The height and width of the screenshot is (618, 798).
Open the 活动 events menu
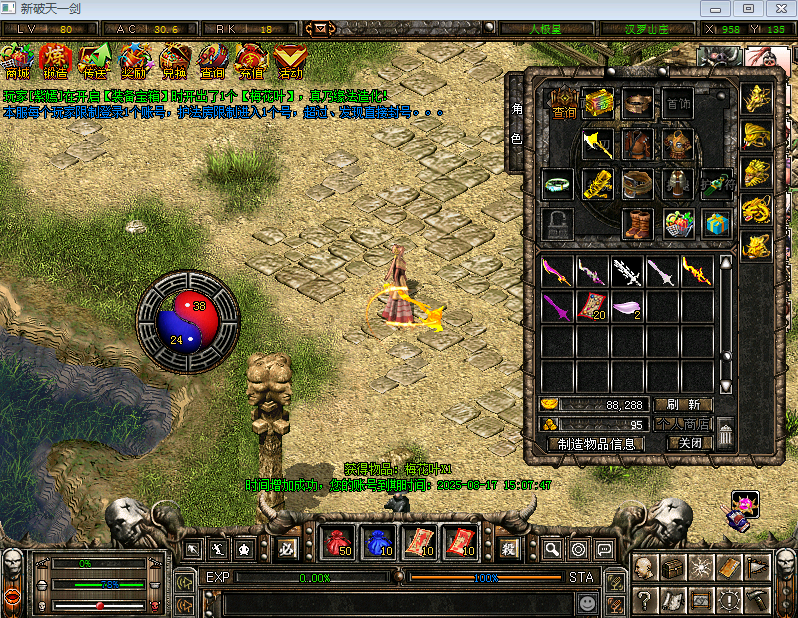click(x=291, y=61)
